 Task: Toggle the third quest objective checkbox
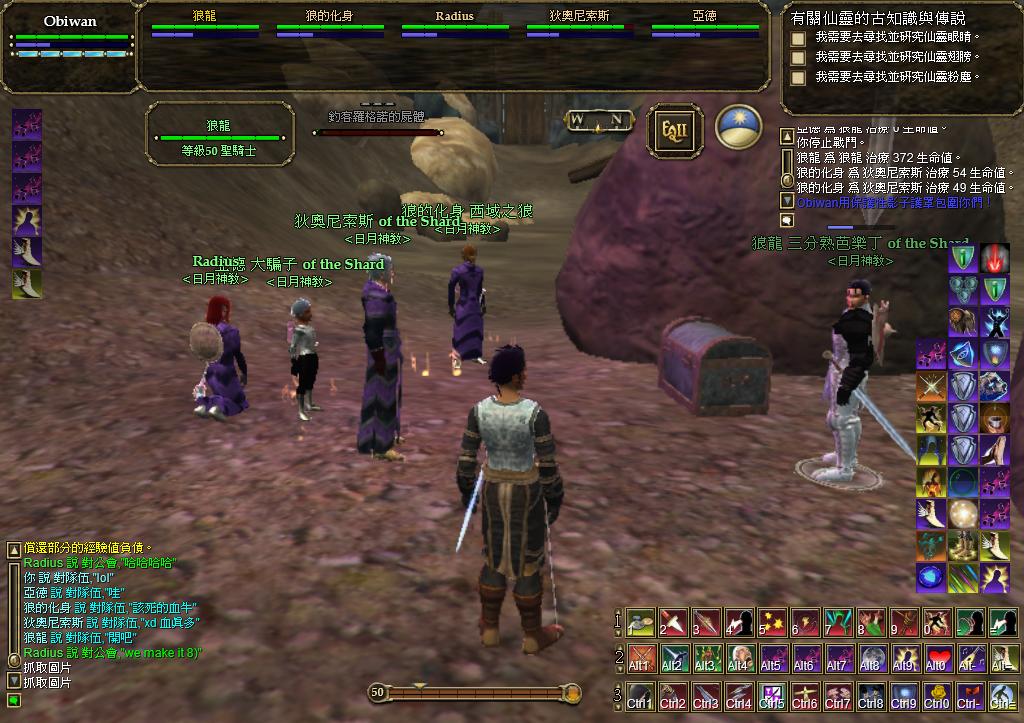click(x=798, y=78)
